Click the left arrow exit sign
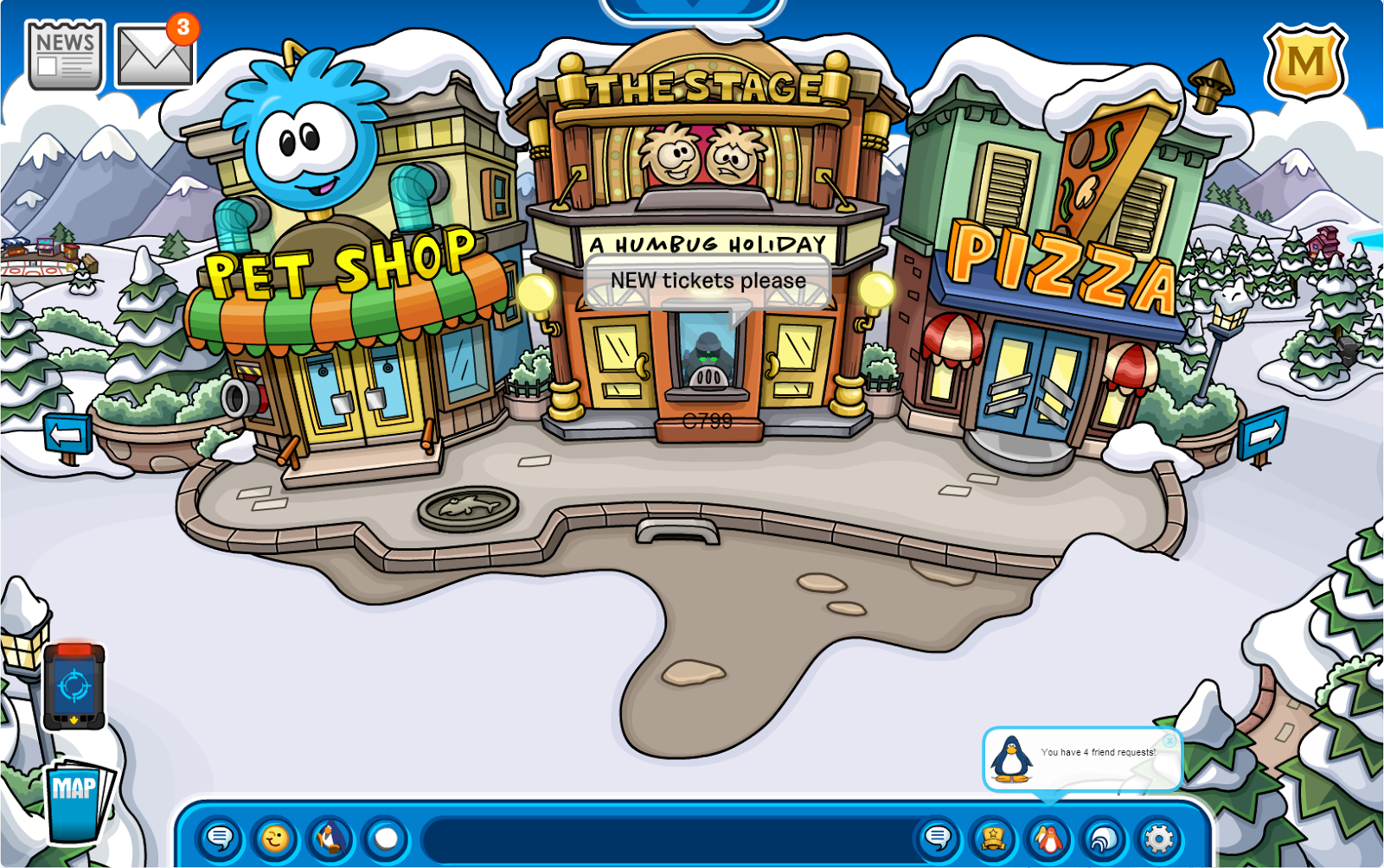This screenshot has height=868, width=1384. click(67, 431)
